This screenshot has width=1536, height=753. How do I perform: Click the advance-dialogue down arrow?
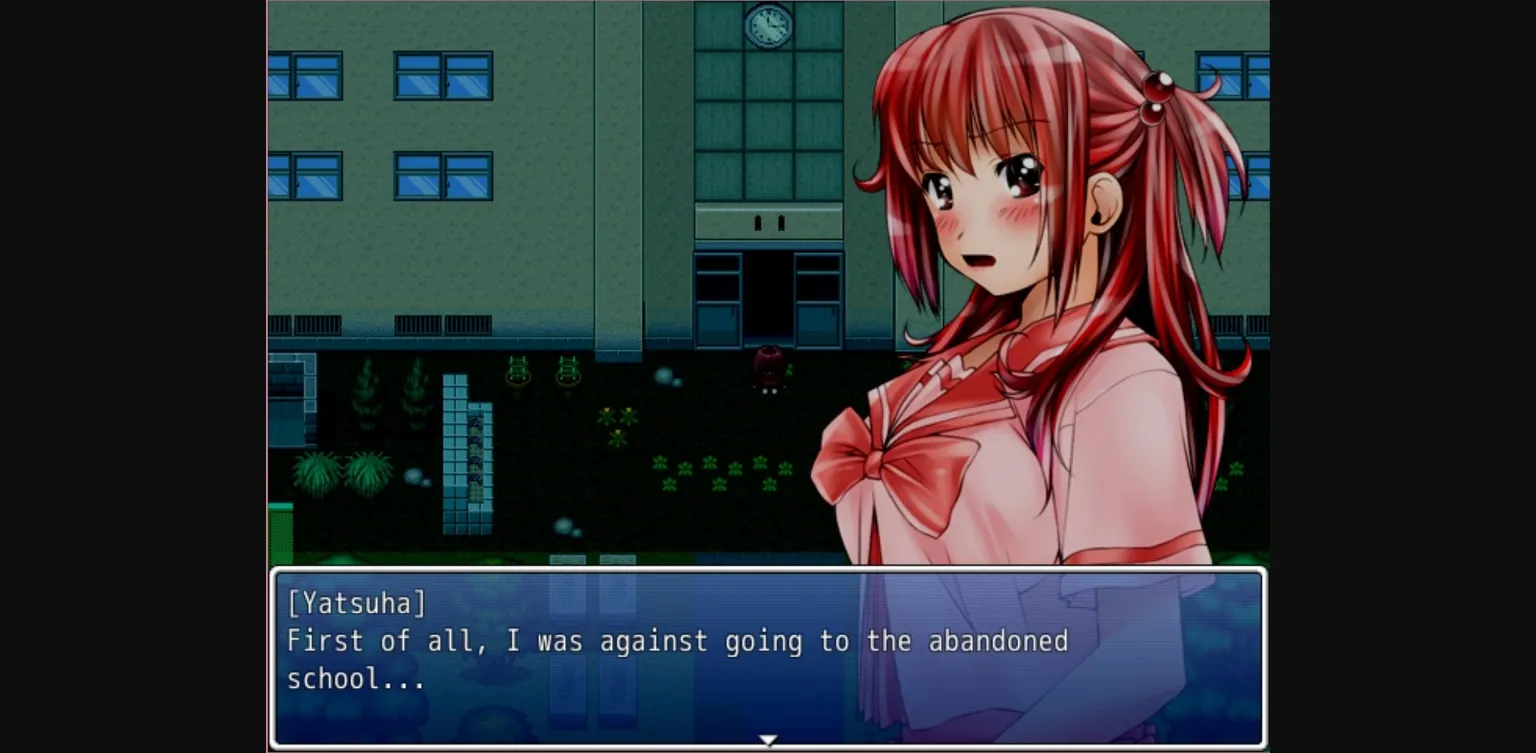click(767, 740)
